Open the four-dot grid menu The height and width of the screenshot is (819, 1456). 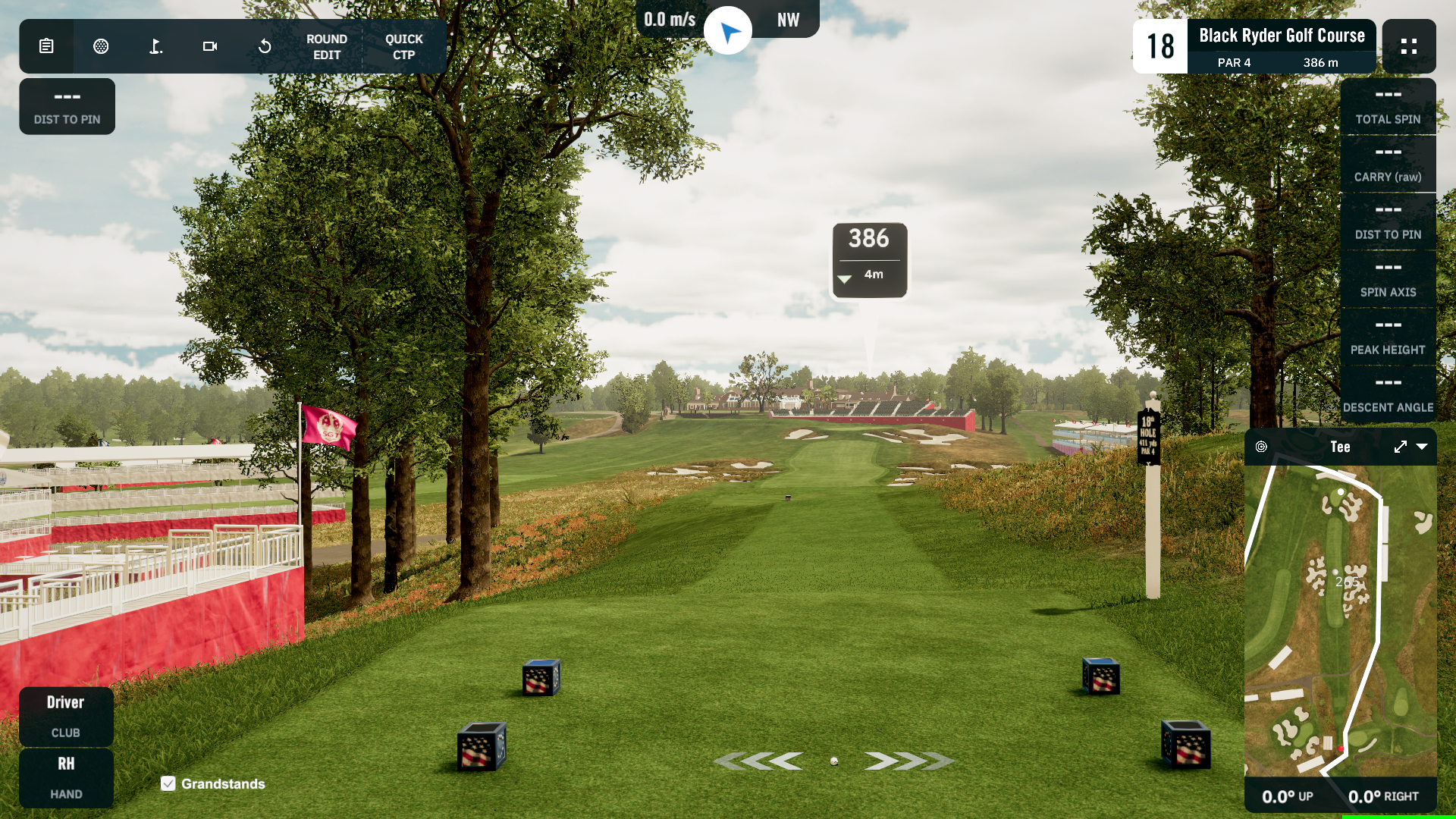click(1408, 46)
